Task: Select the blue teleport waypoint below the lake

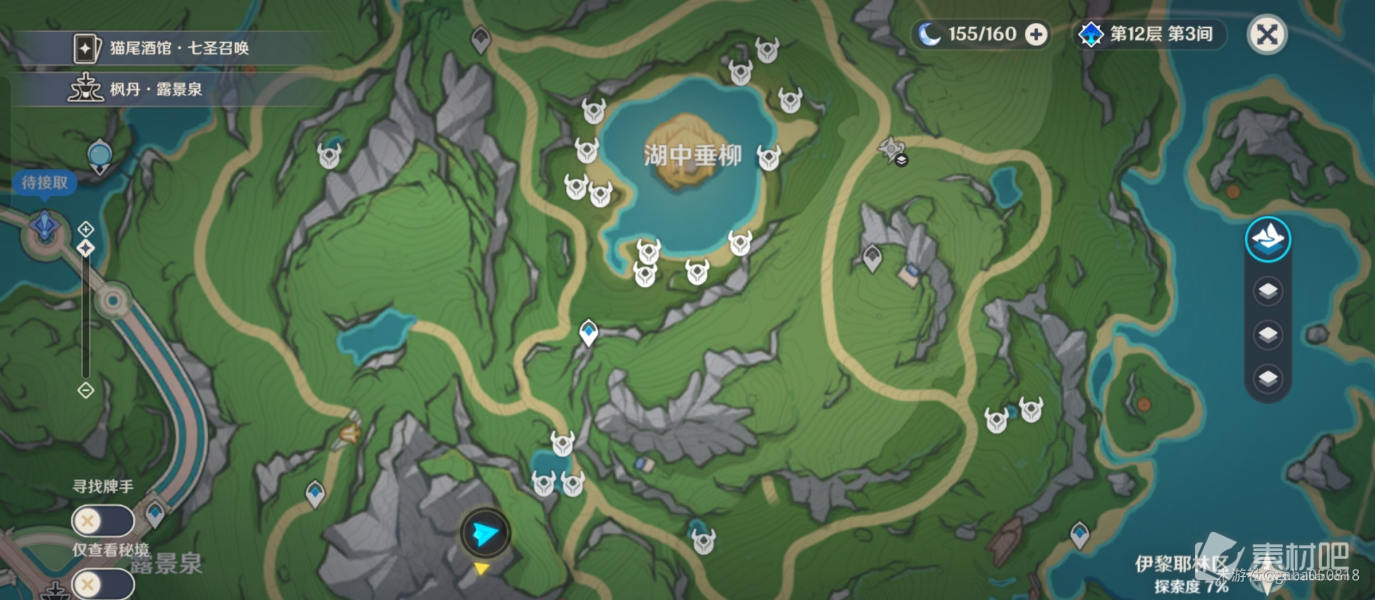Action: coord(589,332)
